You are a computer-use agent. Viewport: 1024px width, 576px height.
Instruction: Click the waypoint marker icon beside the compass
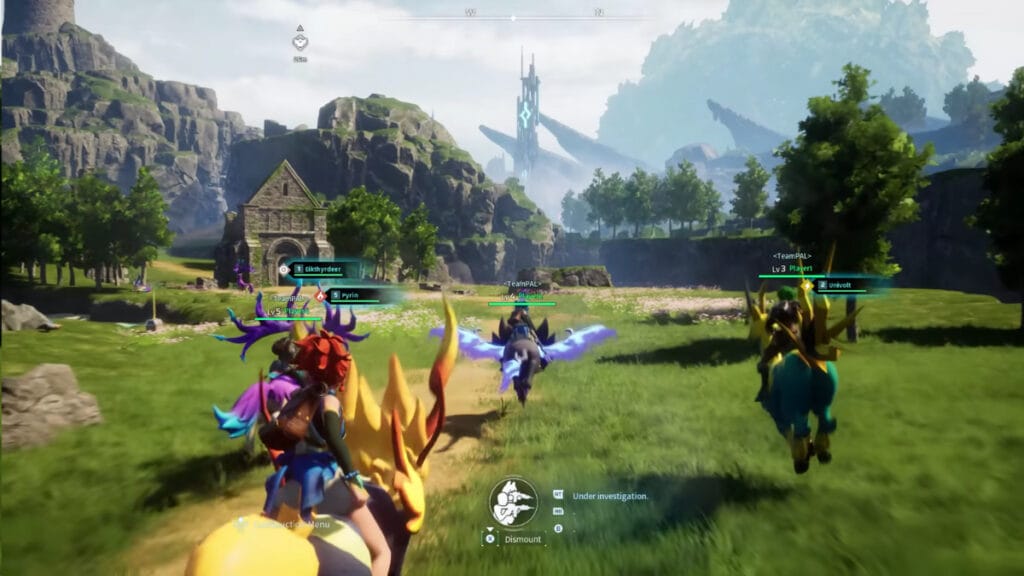click(x=300, y=41)
